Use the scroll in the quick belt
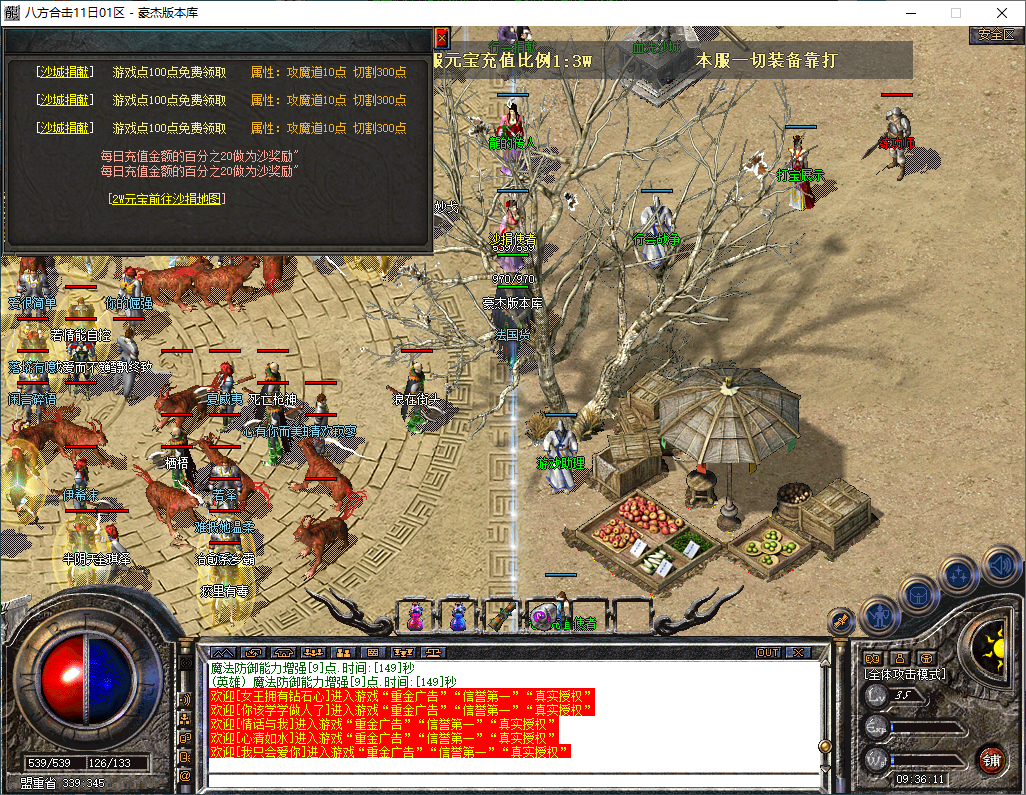This screenshot has width=1026, height=795. click(x=501, y=614)
